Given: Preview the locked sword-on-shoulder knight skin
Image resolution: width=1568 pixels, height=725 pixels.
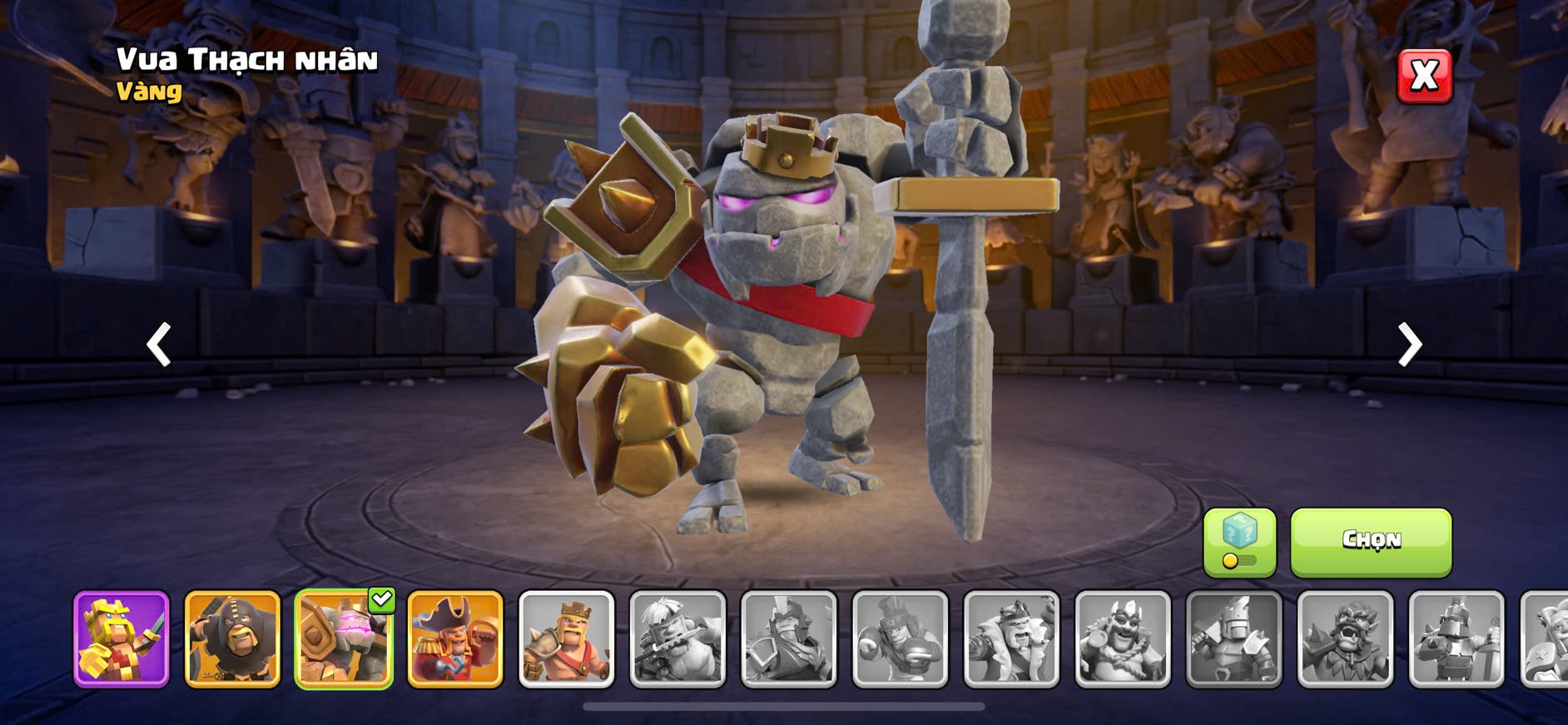Looking at the screenshot, I should (1234, 639).
